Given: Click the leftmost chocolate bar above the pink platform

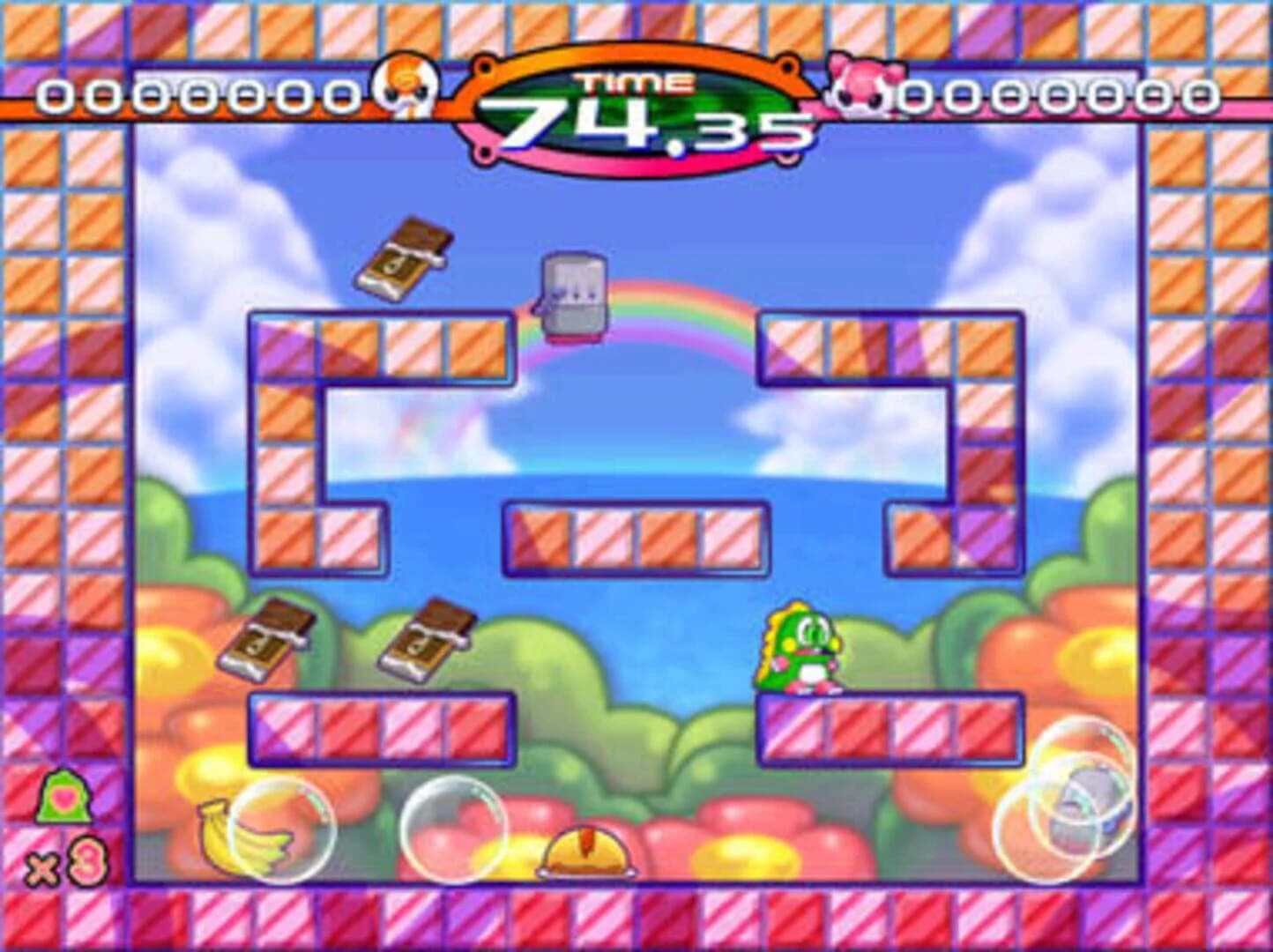Looking at the screenshot, I should pyautogui.click(x=273, y=639).
